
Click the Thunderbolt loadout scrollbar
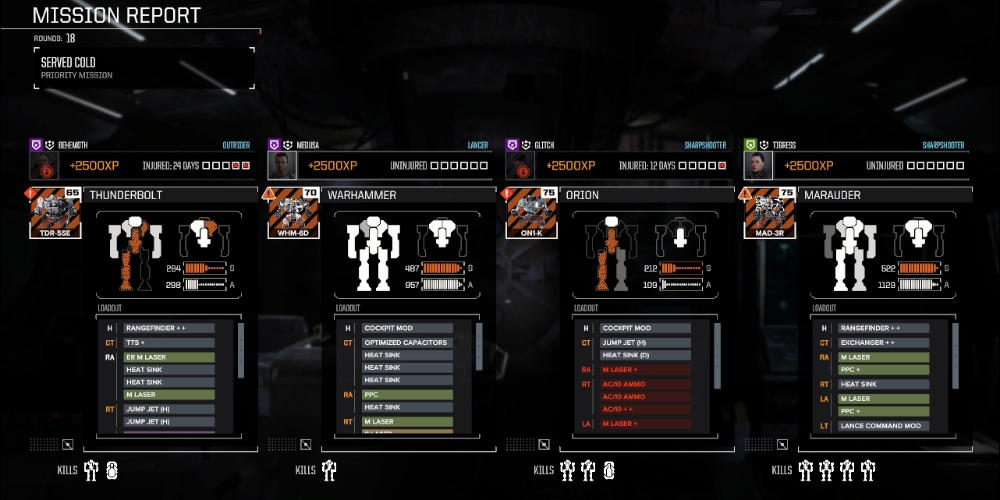point(240,350)
